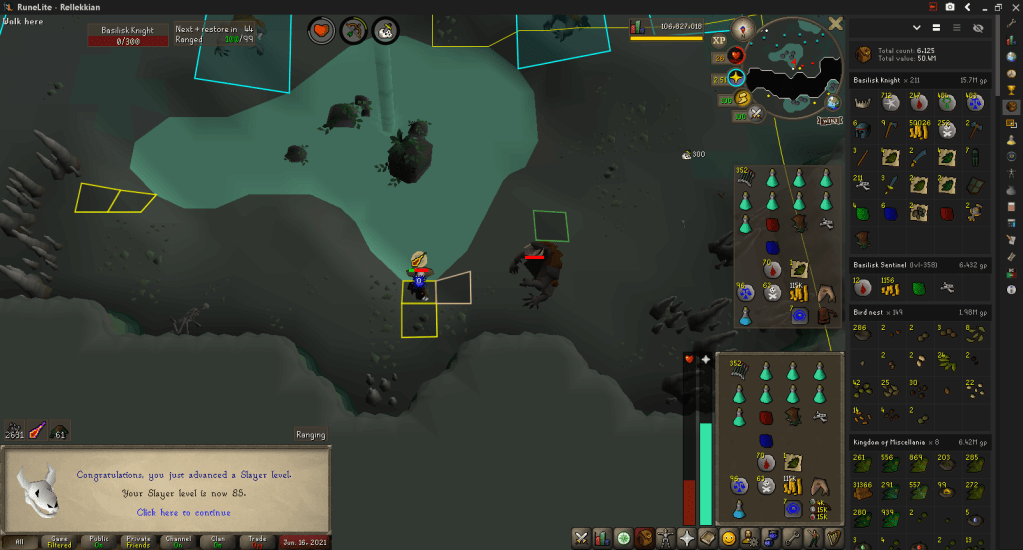Open the world map globe

pyautogui.click(x=832, y=102)
